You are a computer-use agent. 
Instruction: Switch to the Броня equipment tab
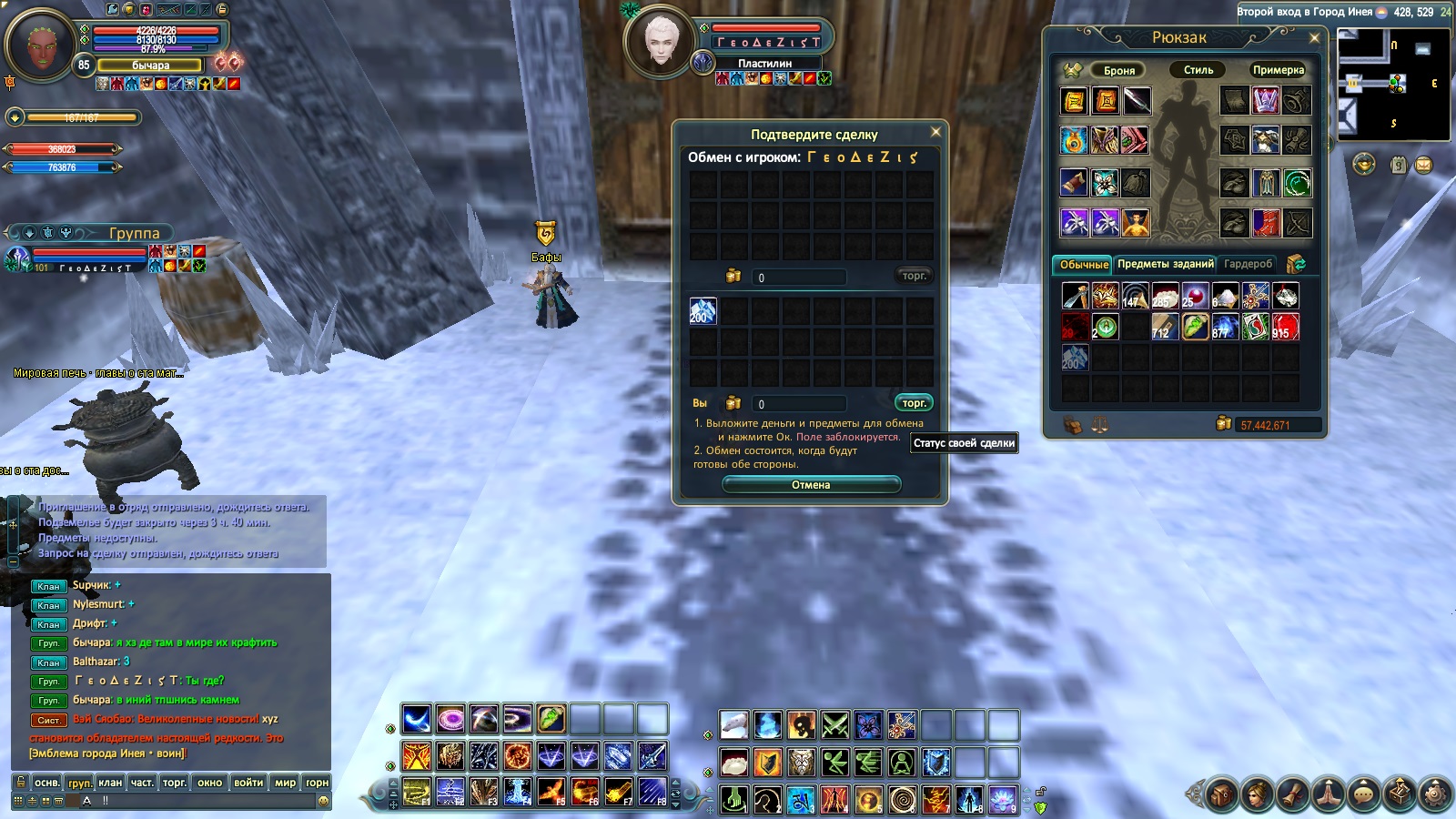(1118, 70)
